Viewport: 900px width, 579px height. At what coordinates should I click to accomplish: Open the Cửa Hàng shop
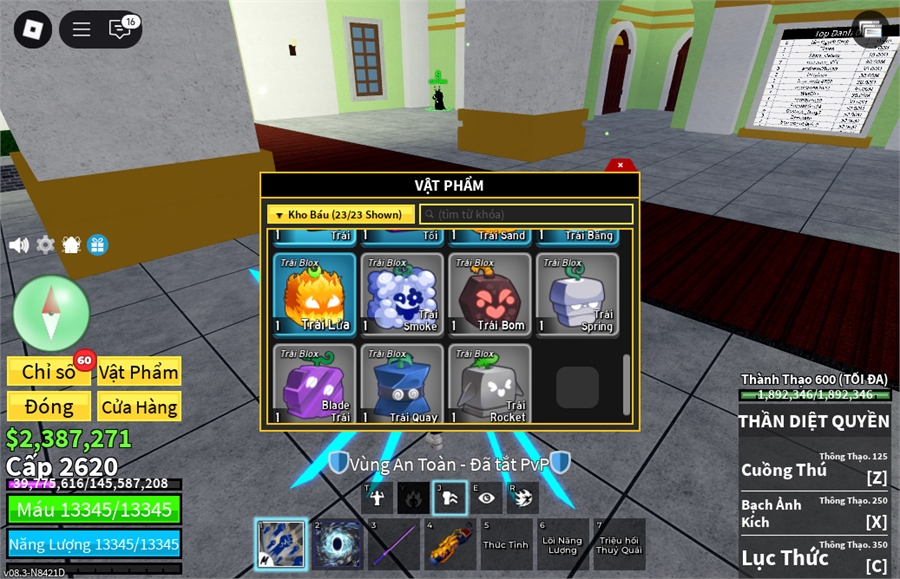tap(139, 407)
